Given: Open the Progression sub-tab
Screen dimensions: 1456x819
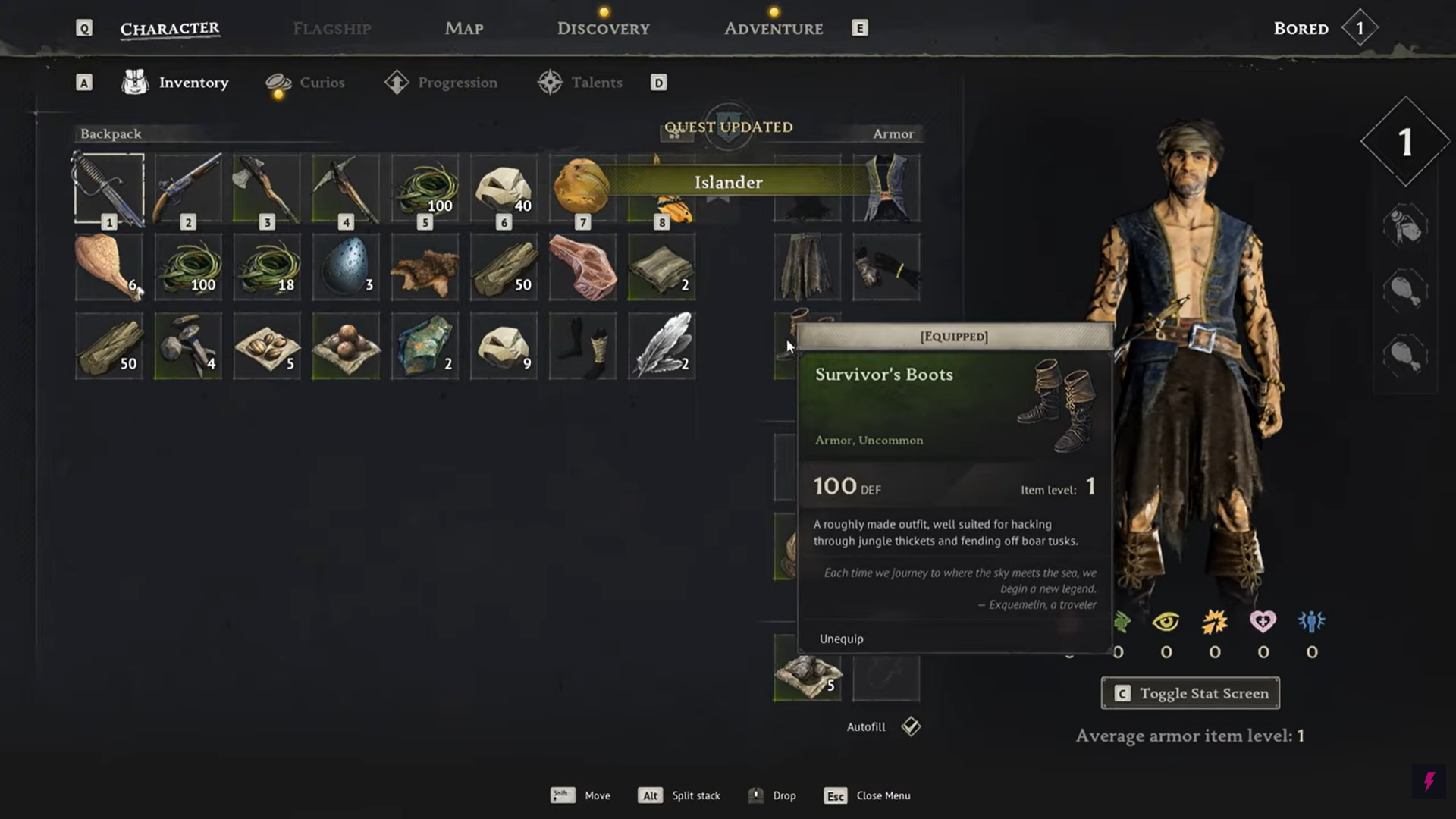Looking at the screenshot, I should 457,83.
